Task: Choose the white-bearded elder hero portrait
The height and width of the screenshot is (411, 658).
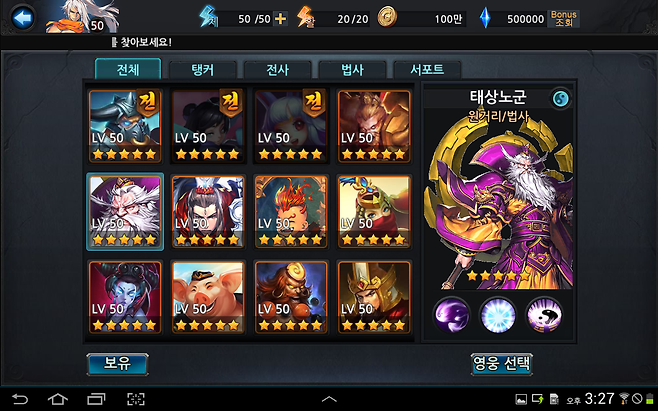Action: (124, 210)
